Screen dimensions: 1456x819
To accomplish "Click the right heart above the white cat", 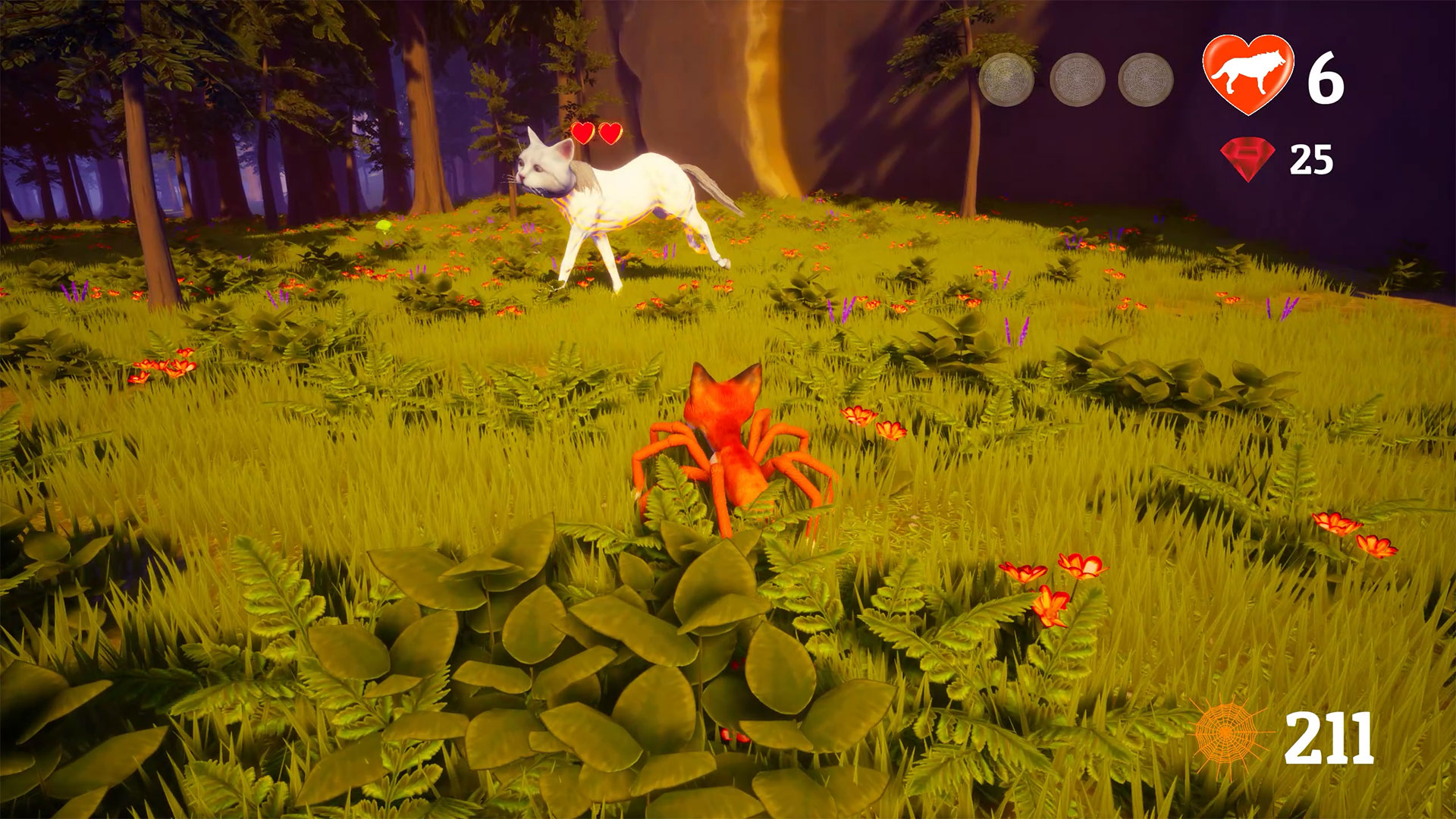I will pos(609,131).
